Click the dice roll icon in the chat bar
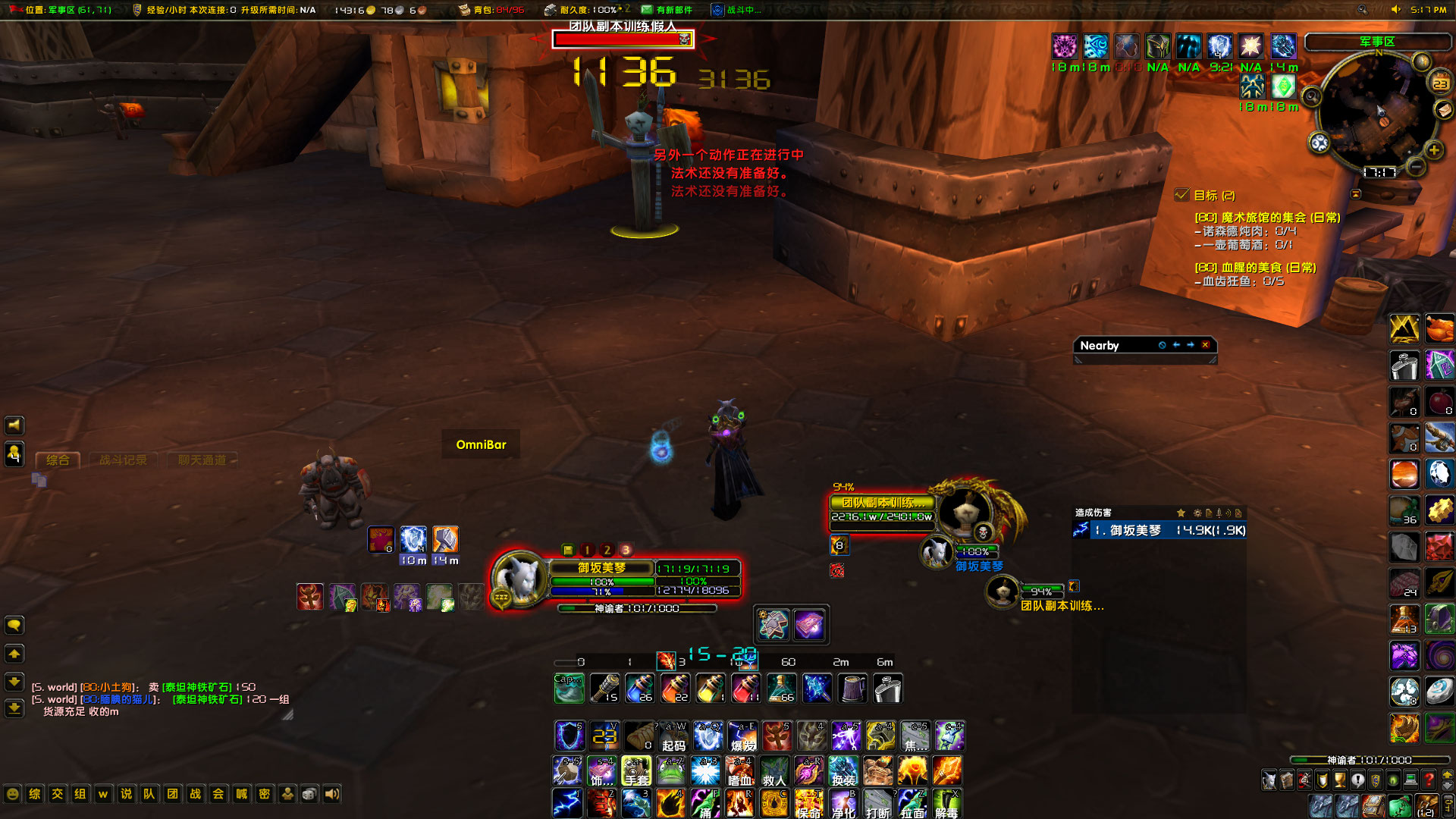This screenshot has width=1456, height=819. [308, 794]
